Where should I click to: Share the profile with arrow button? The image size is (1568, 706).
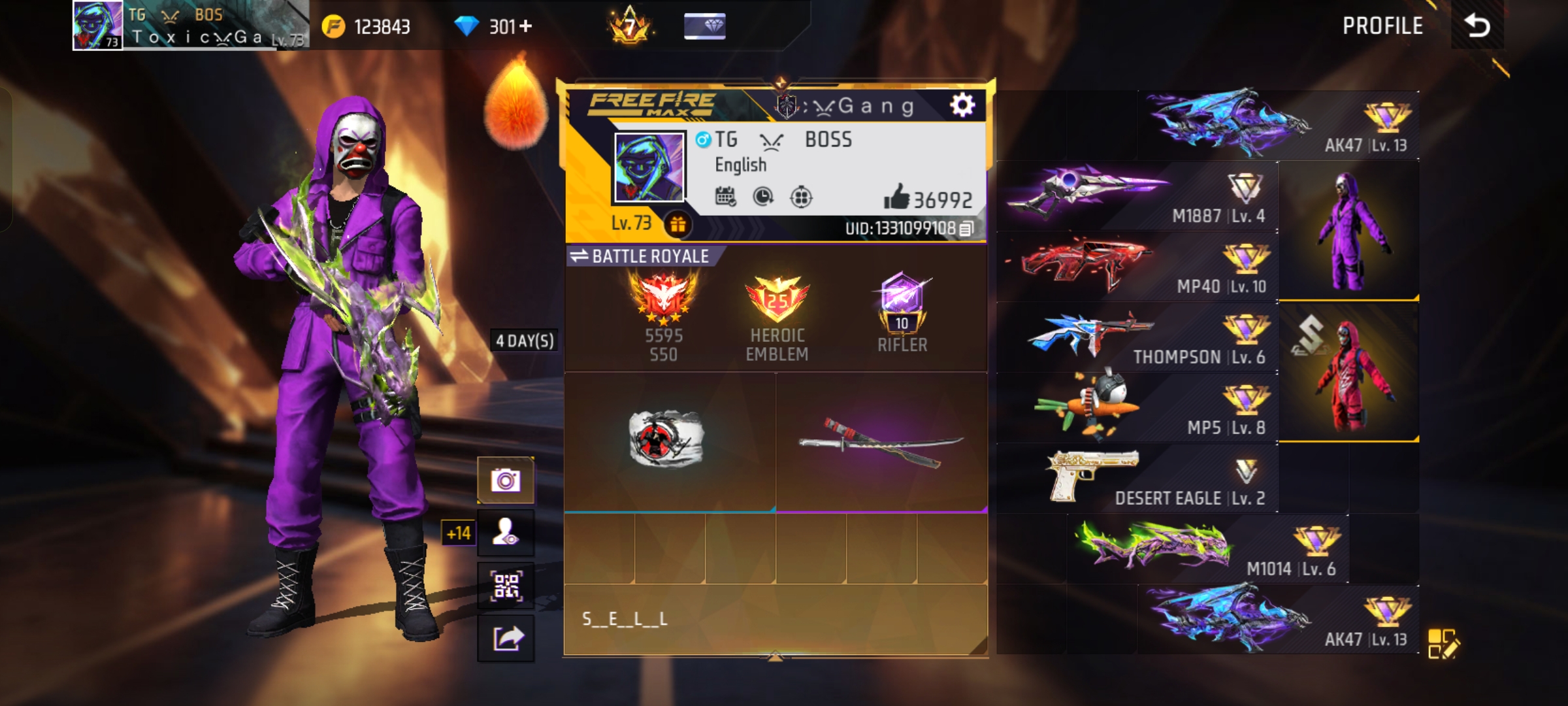point(506,638)
